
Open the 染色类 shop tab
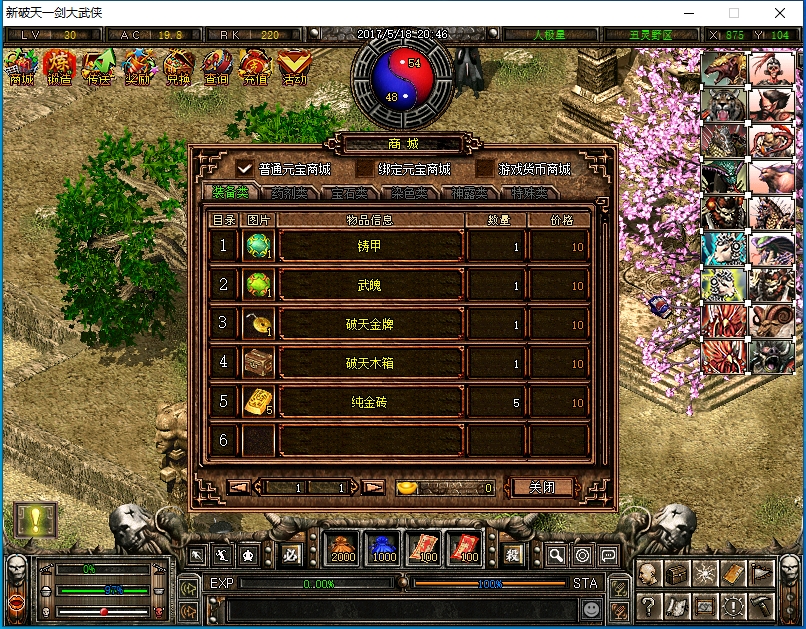tap(409, 193)
